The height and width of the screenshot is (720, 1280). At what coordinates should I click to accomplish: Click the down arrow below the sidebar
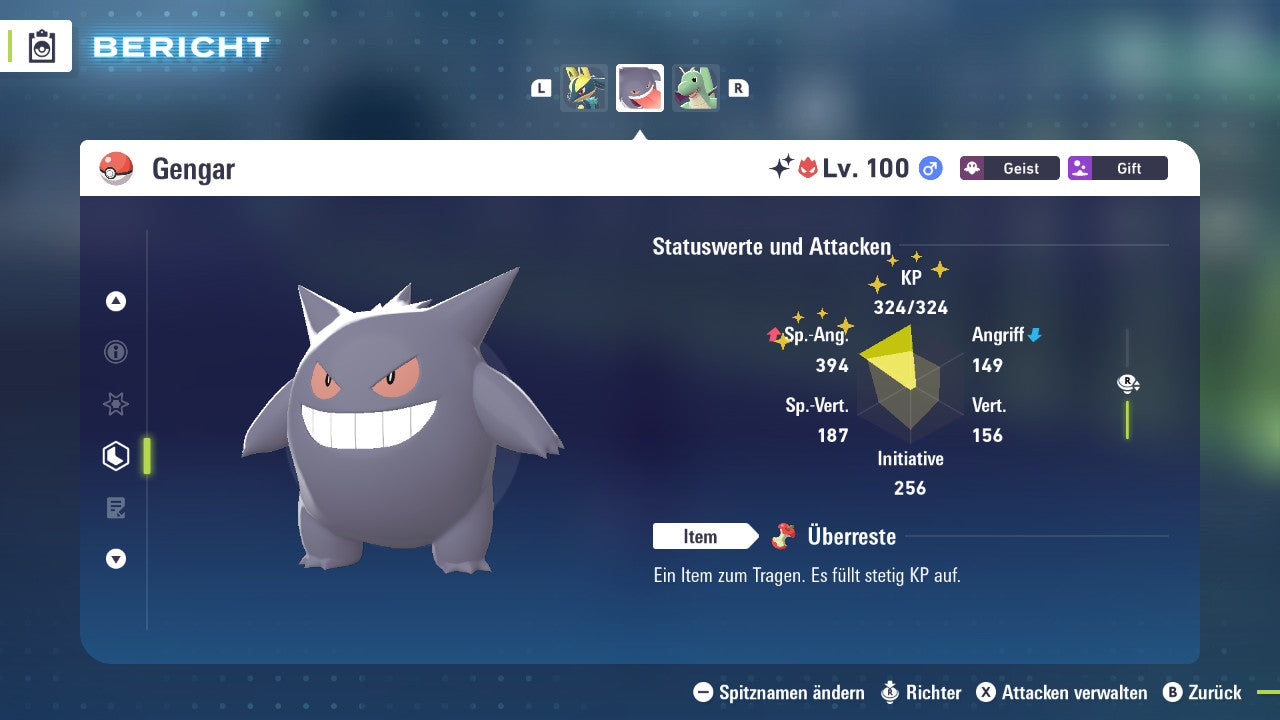pos(115,559)
